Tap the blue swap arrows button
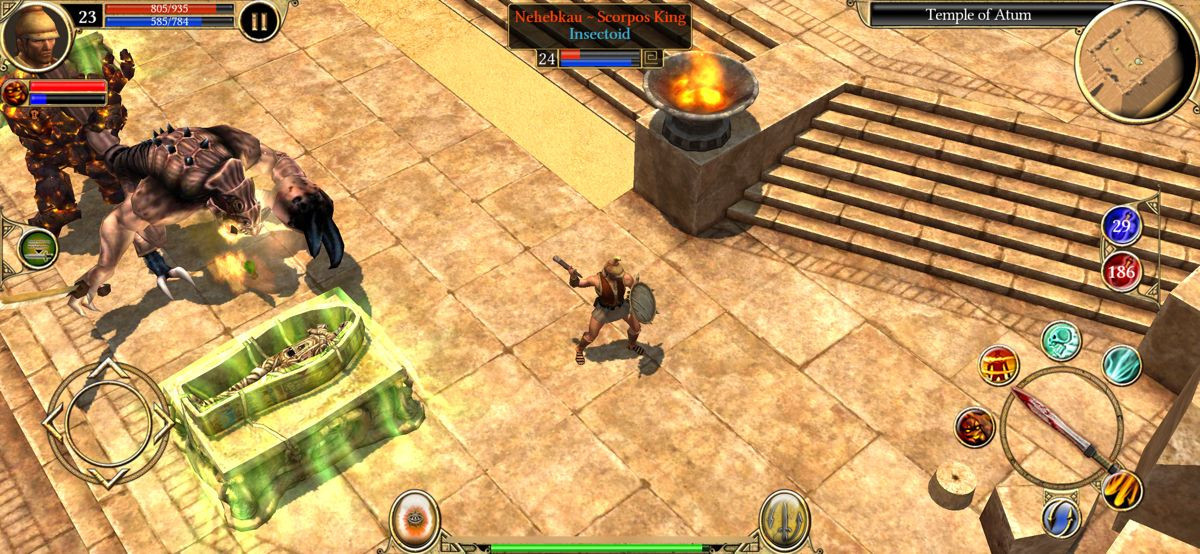This screenshot has width=1200, height=554. click(1061, 517)
